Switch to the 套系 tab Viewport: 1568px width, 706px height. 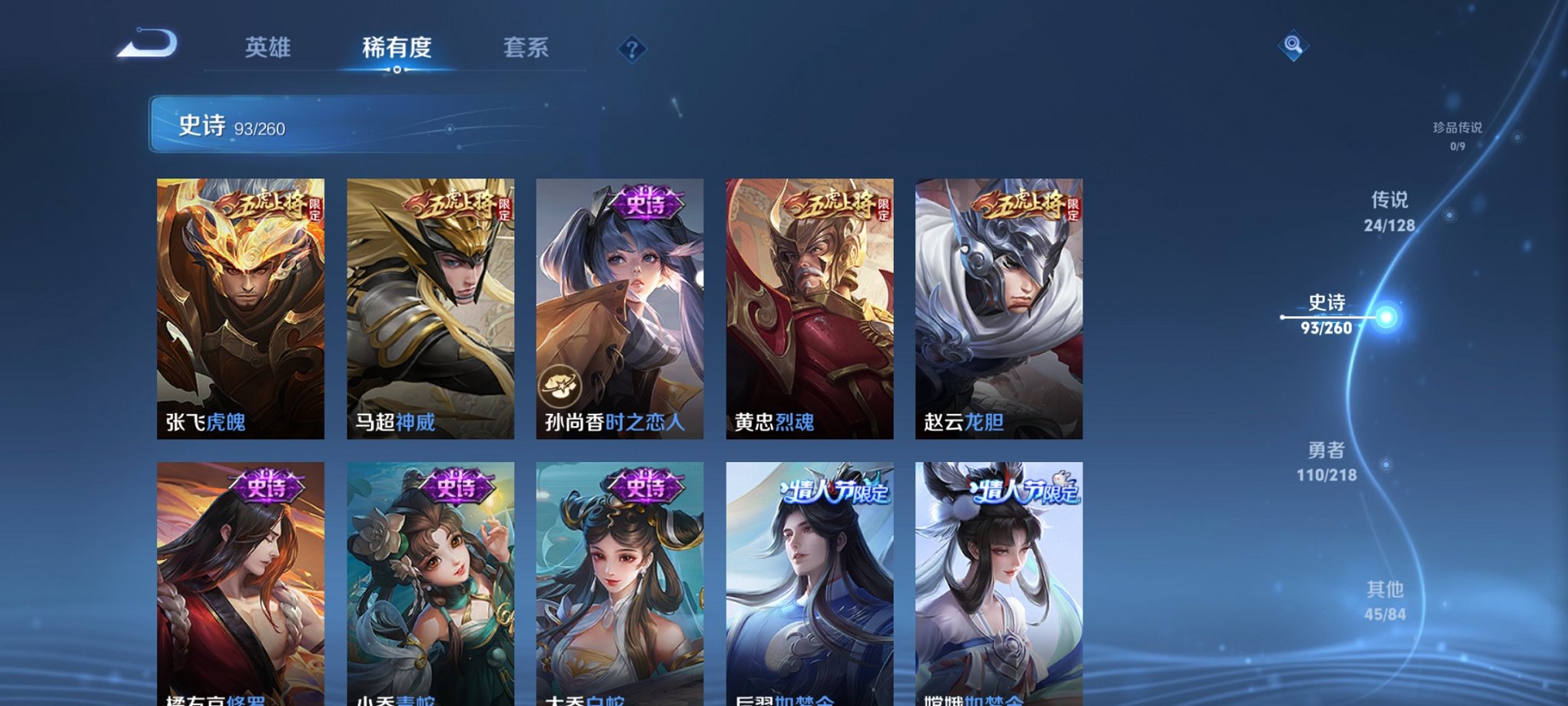coord(521,48)
